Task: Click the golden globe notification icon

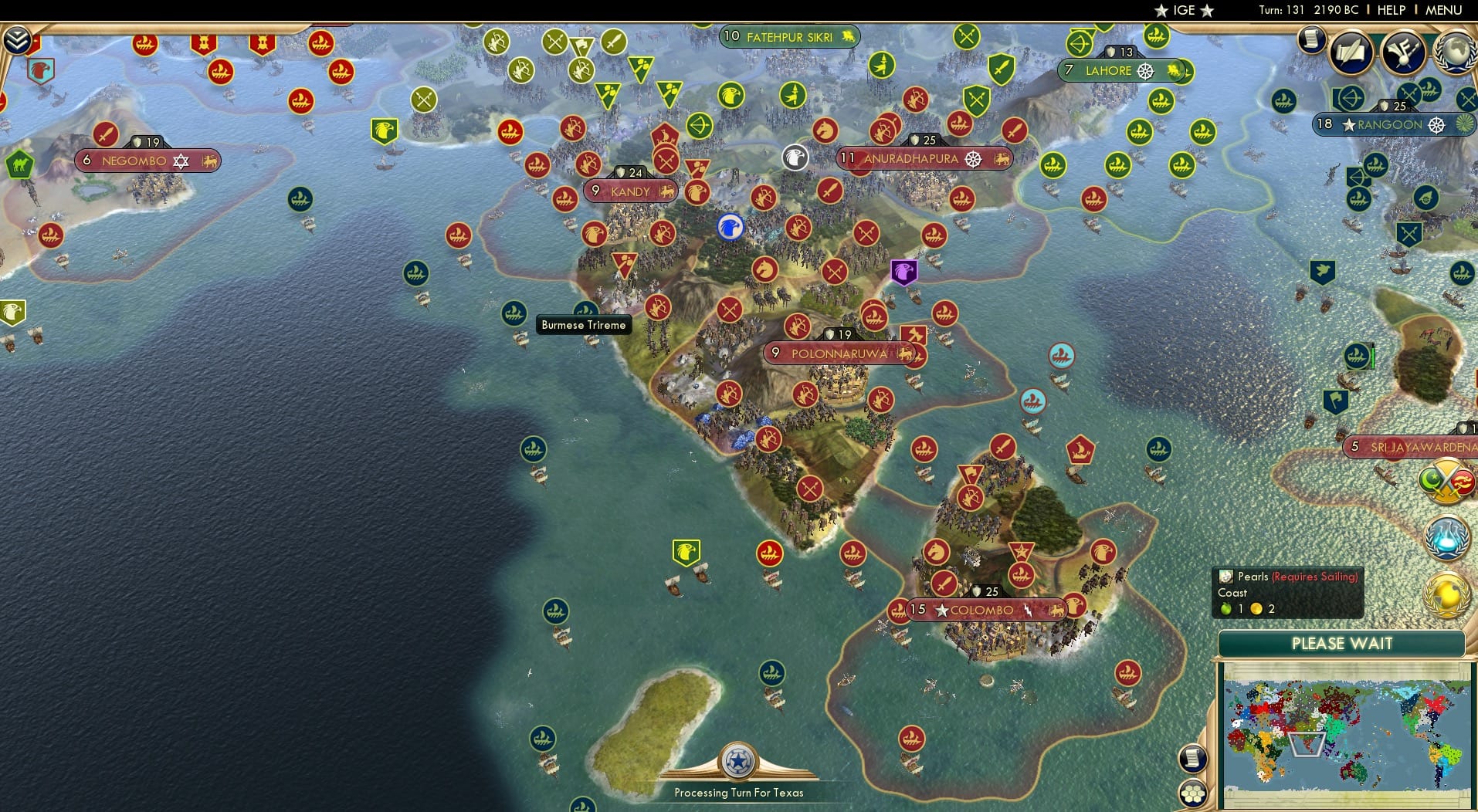Action: (1446, 594)
